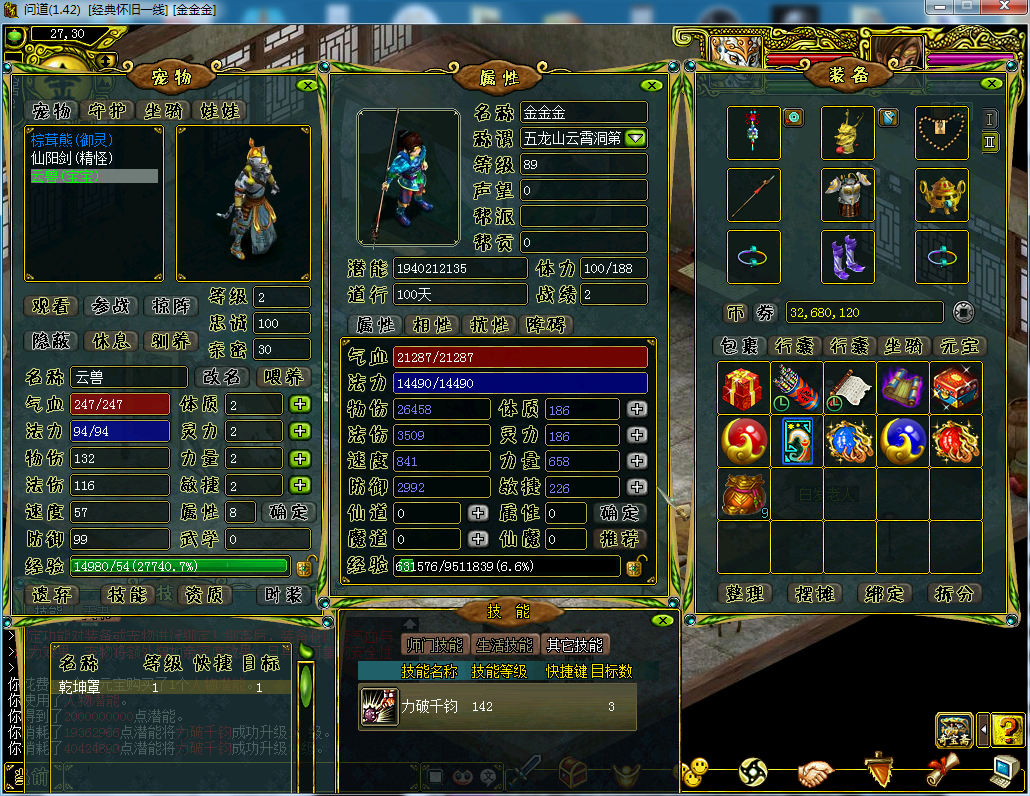Click the pet 改名 button
This screenshot has width=1030, height=796.
click(x=221, y=377)
